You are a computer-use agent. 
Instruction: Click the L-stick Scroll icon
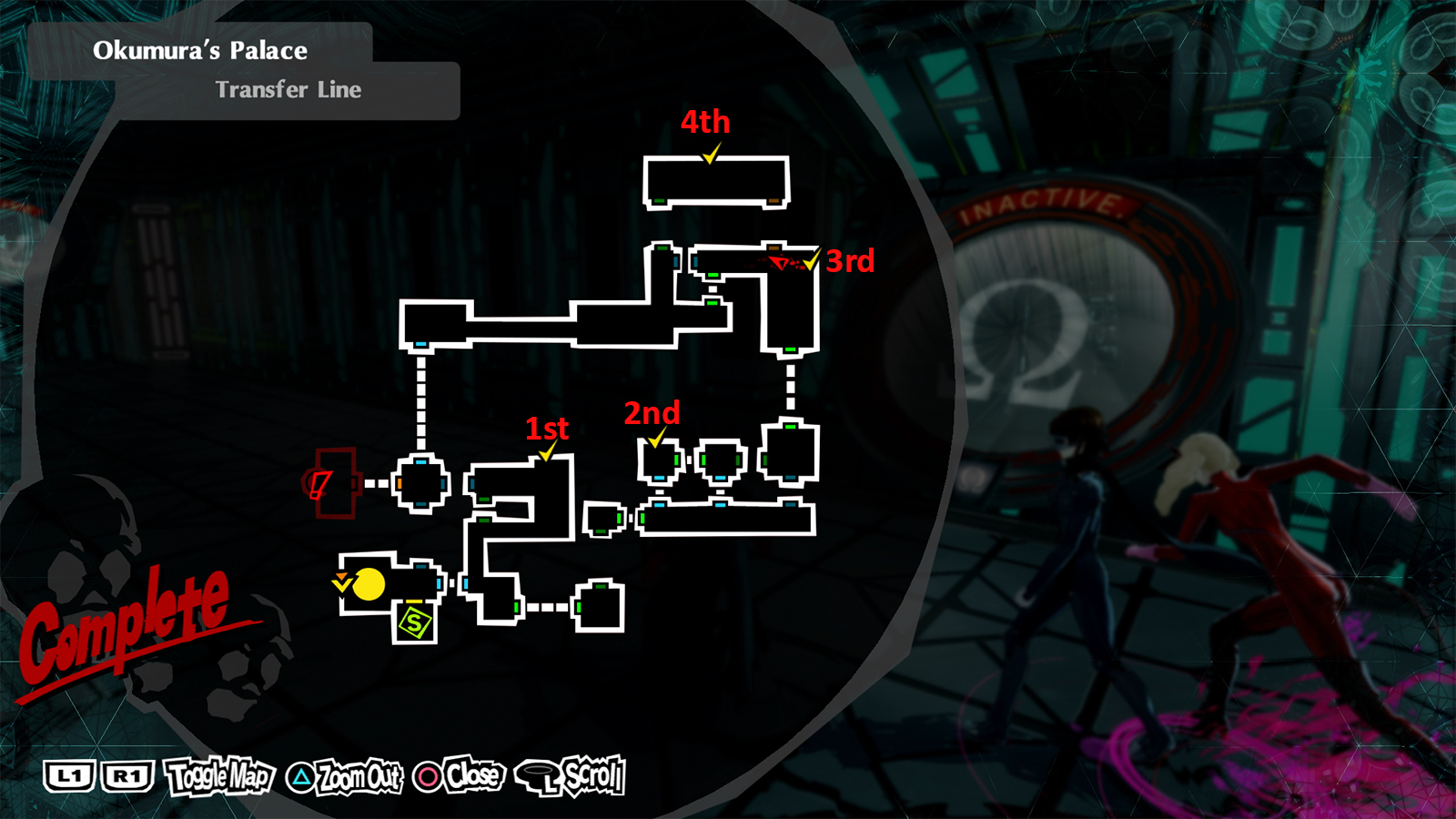tap(540, 778)
